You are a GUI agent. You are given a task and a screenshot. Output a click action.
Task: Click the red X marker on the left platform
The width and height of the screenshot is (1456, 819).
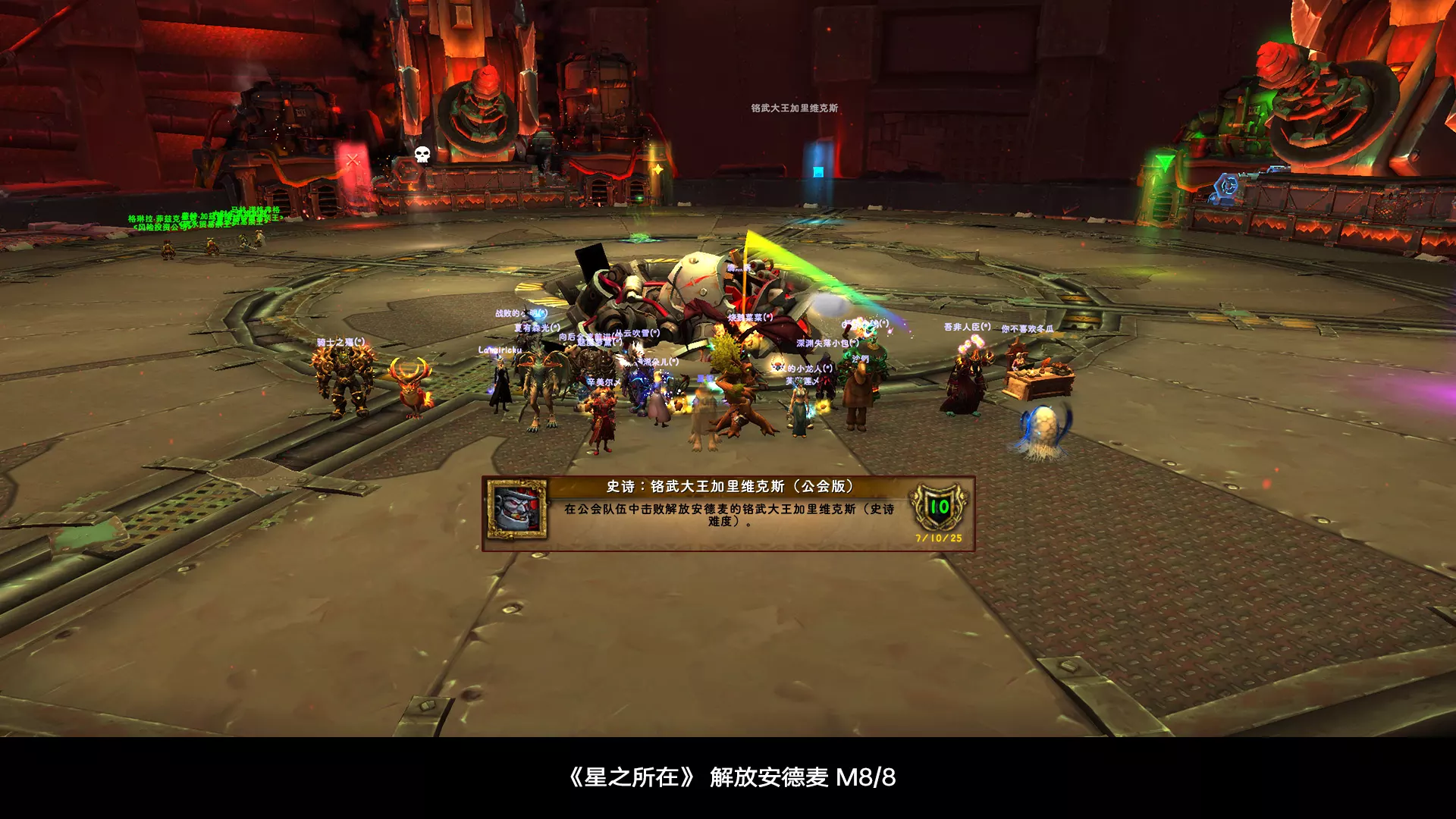click(351, 160)
